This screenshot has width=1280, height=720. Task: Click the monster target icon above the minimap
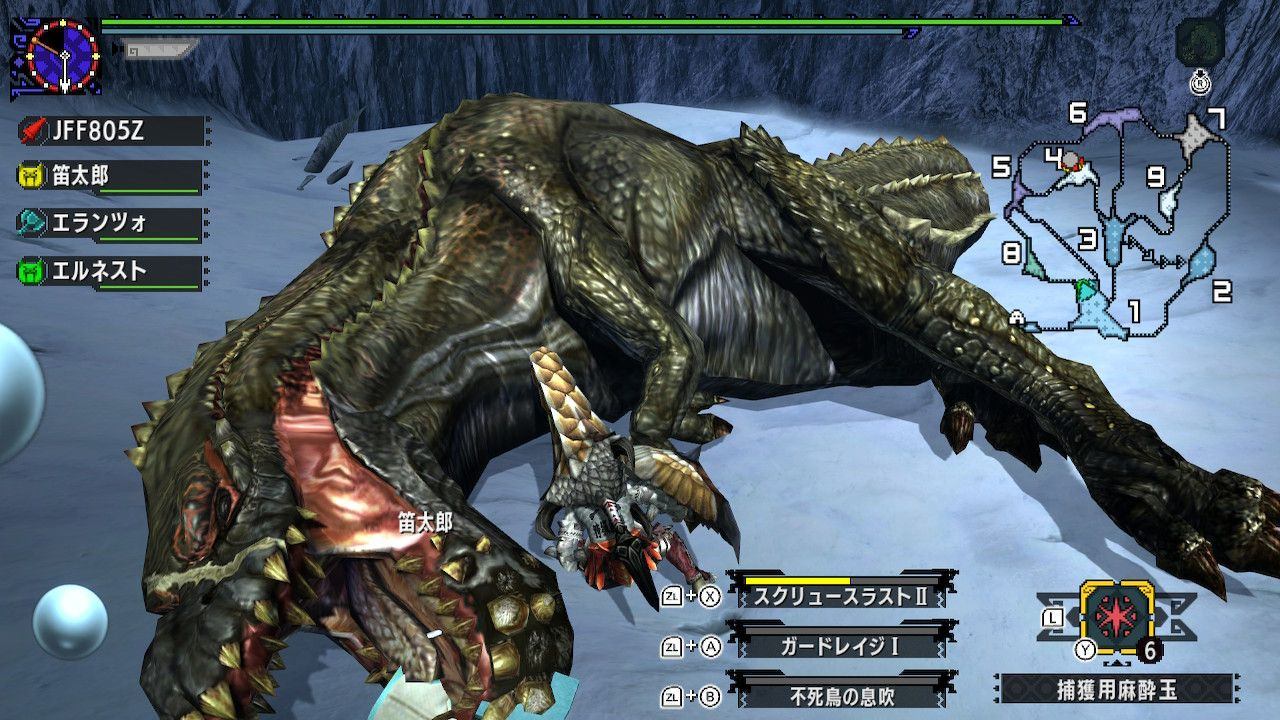click(x=1198, y=43)
